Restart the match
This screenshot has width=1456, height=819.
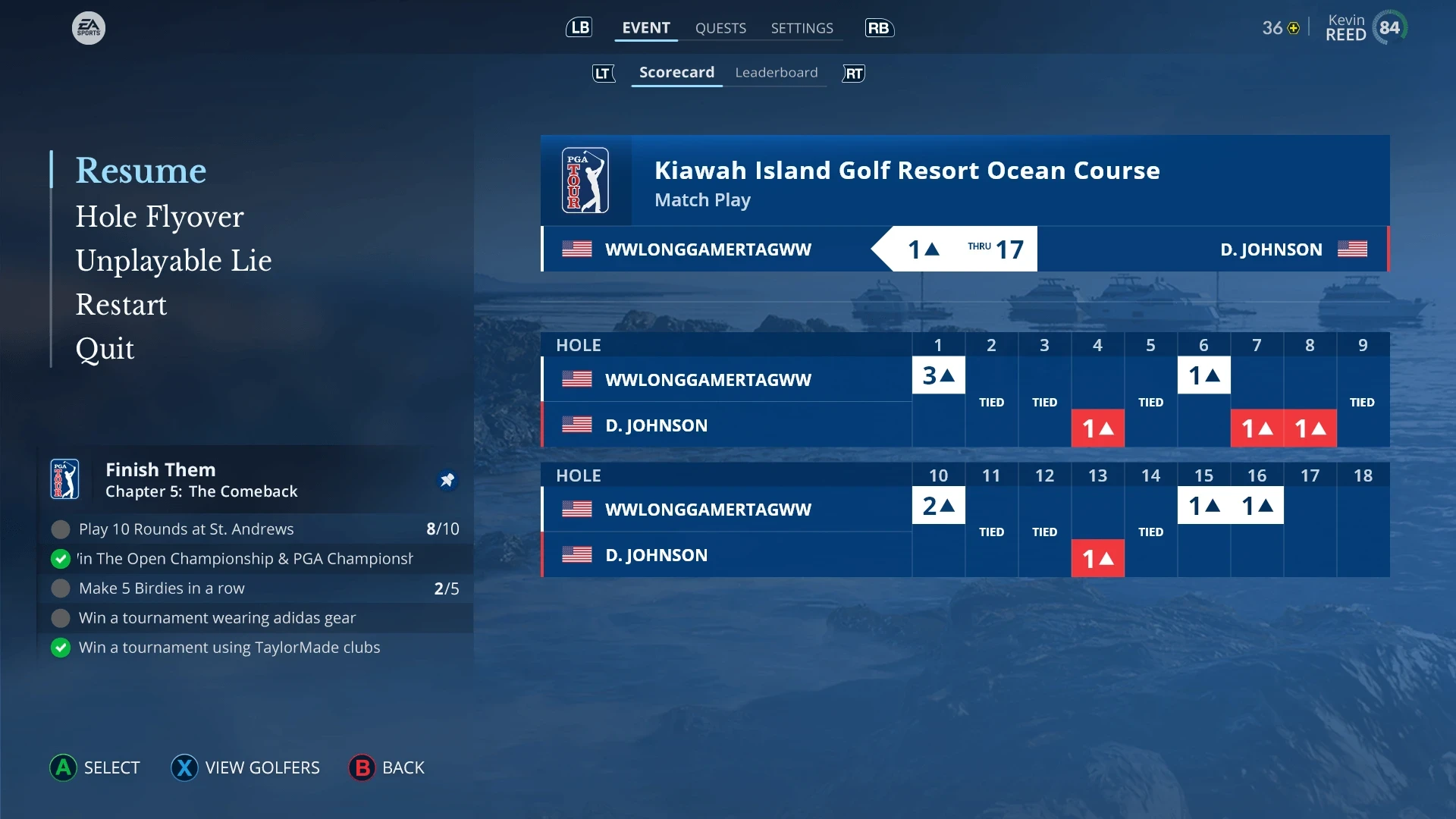tap(121, 305)
